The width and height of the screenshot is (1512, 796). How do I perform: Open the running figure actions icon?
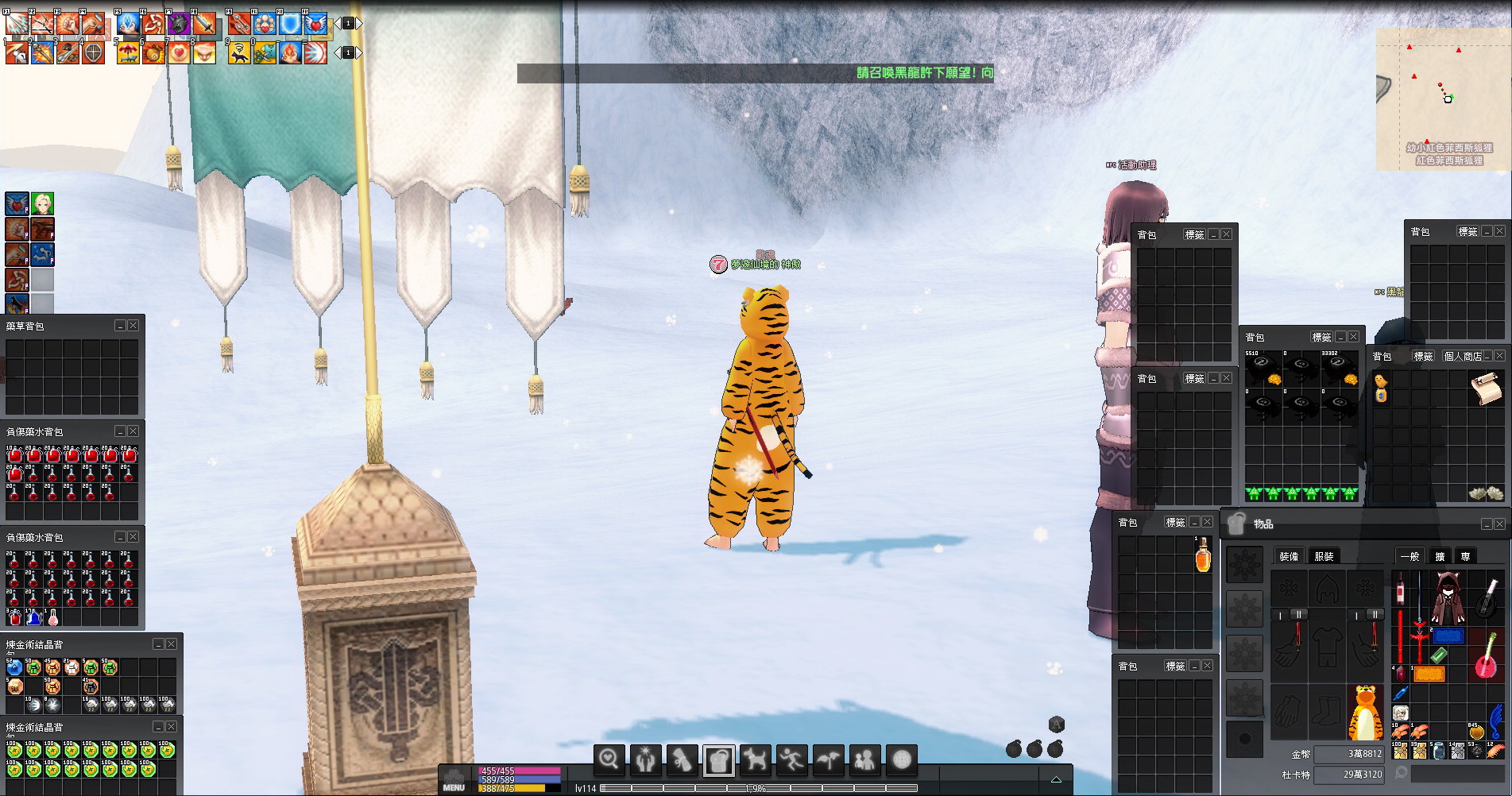(791, 759)
